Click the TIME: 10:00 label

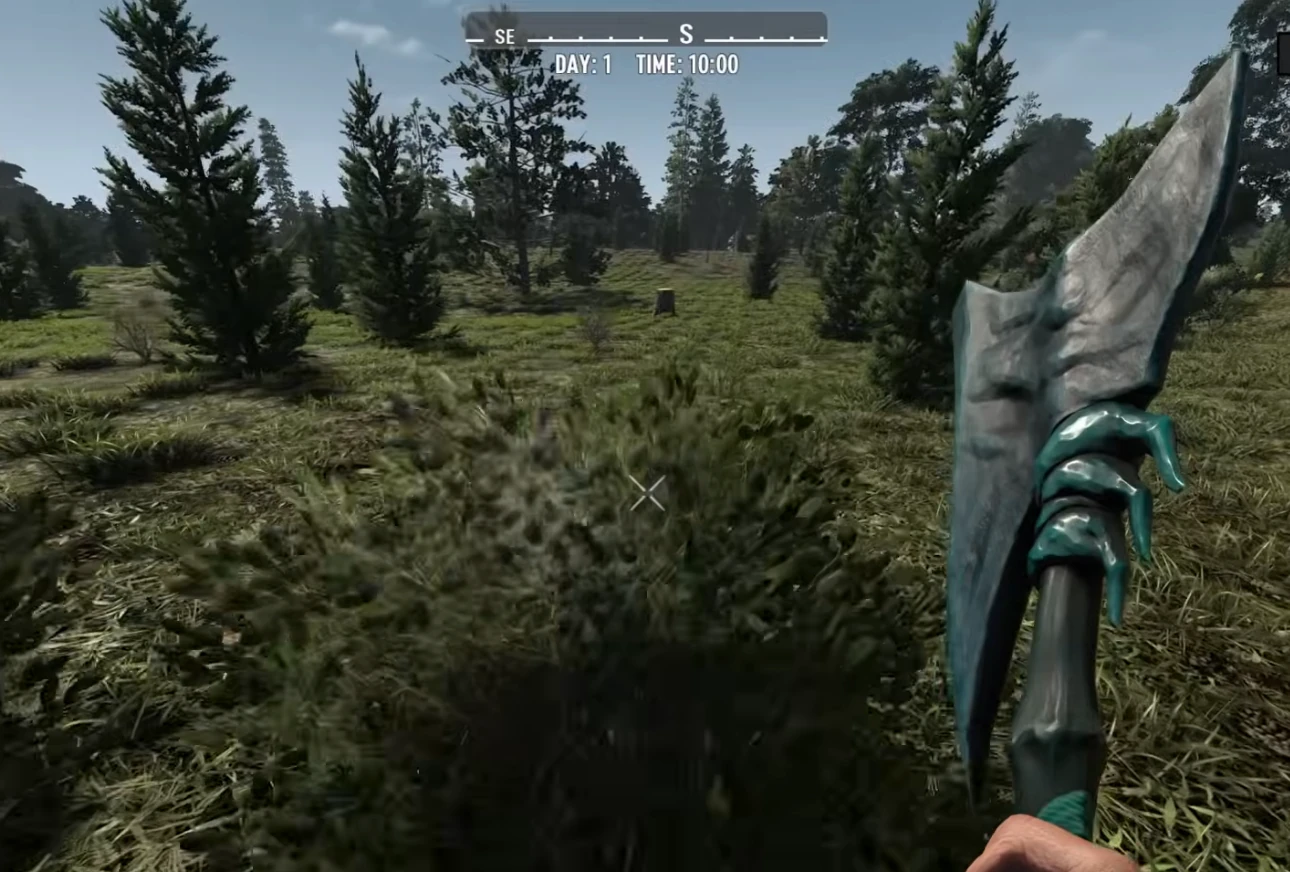click(687, 63)
